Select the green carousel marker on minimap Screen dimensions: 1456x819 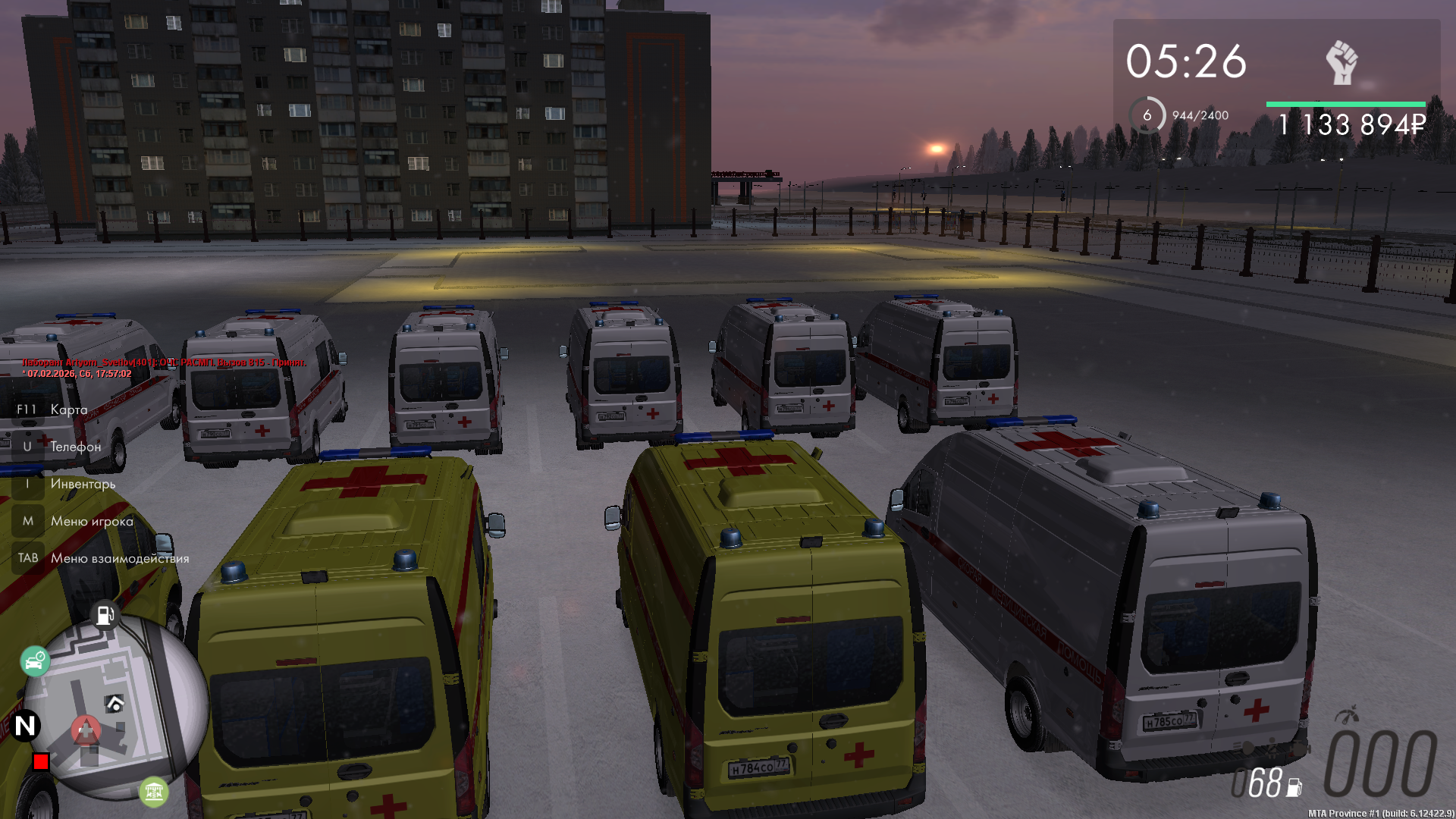click(154, 792)
